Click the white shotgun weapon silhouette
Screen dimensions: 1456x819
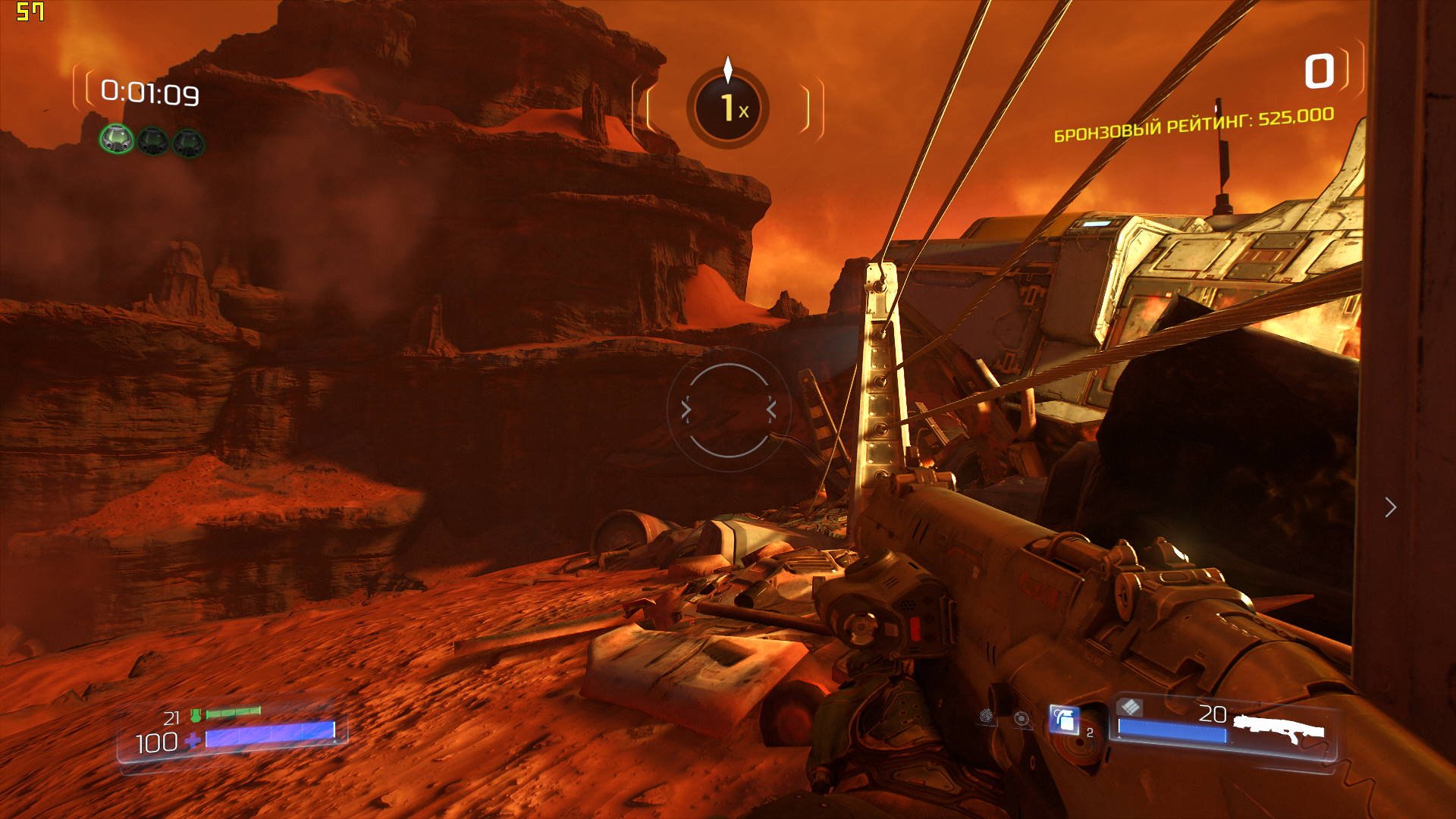click(x=1279, y=728)
